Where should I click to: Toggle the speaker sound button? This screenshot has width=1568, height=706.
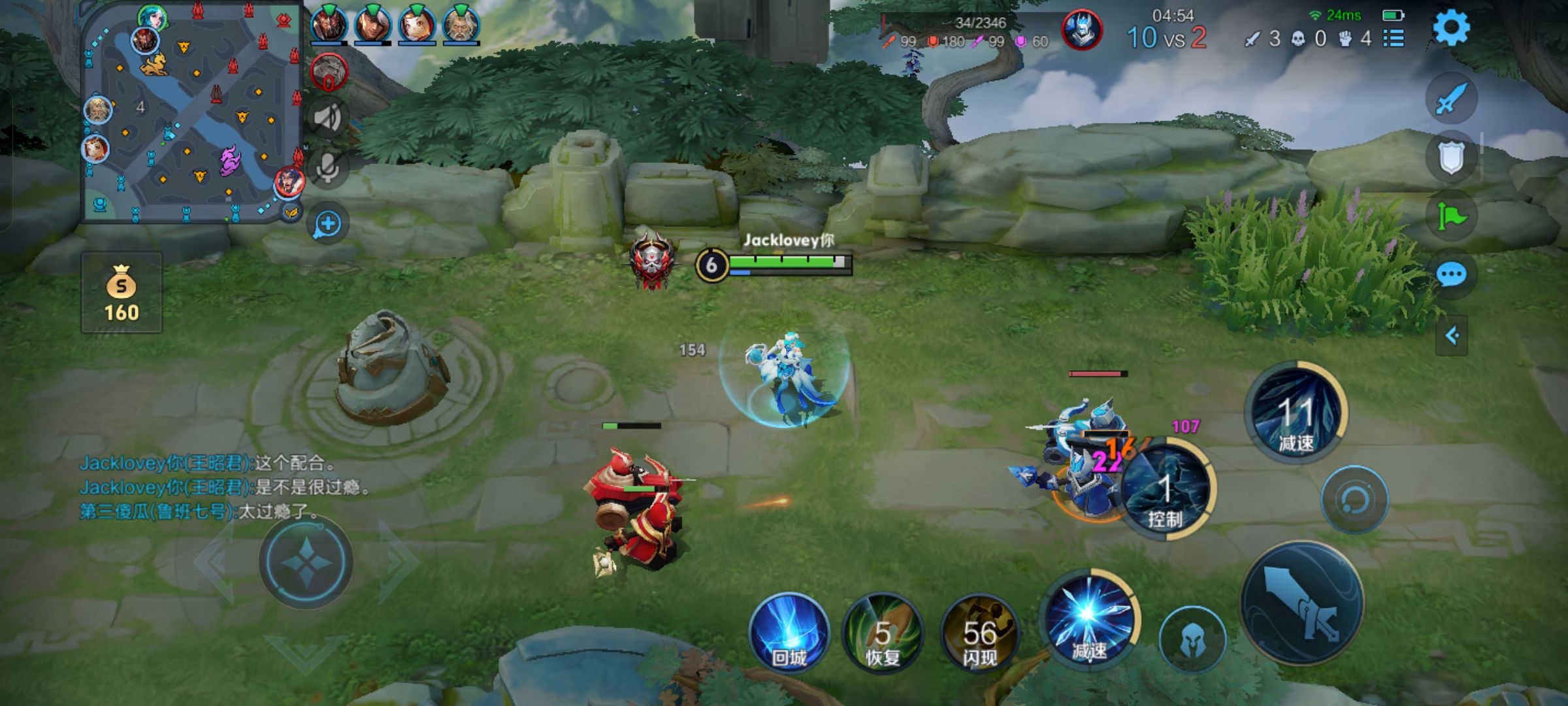[x=327, y=118]
